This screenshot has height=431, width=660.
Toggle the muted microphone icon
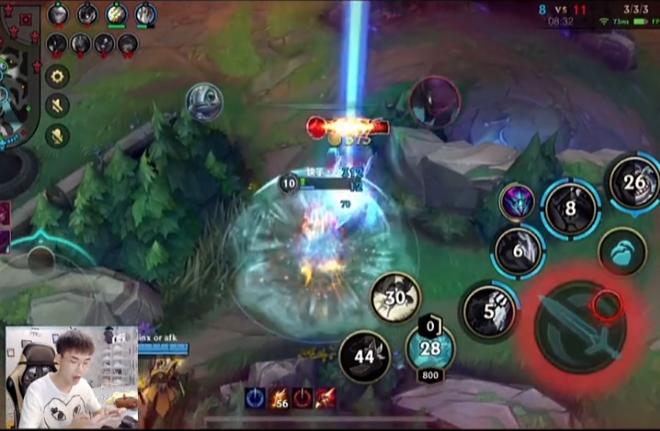coord(57,134)
